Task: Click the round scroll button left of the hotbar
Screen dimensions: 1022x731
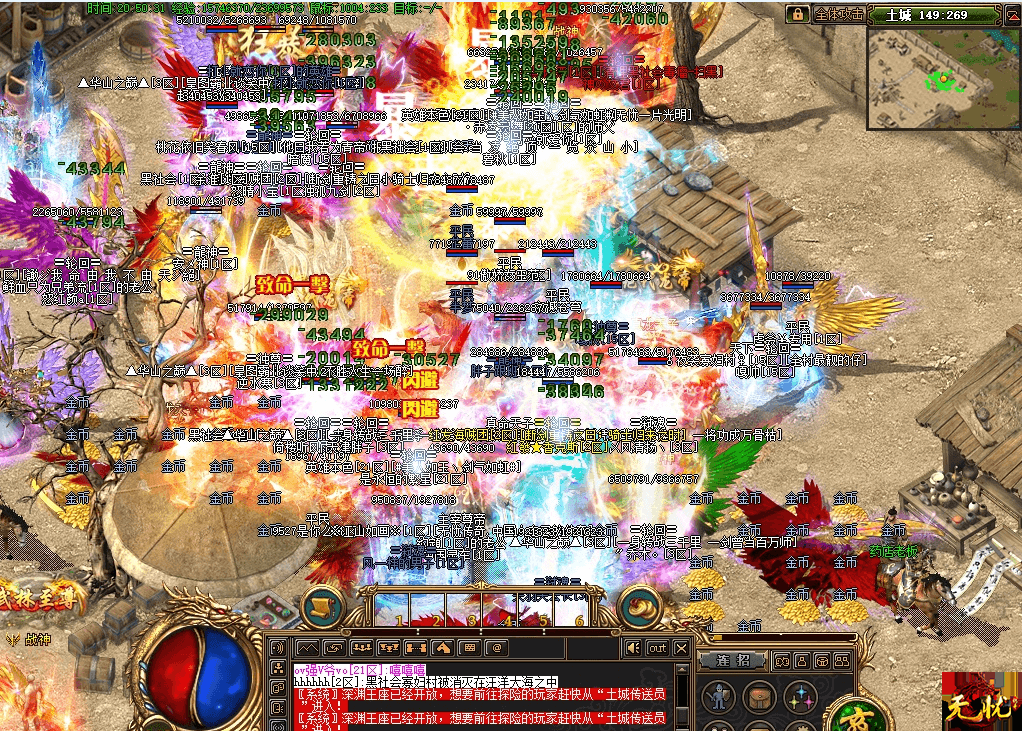Action: [322, 608]
